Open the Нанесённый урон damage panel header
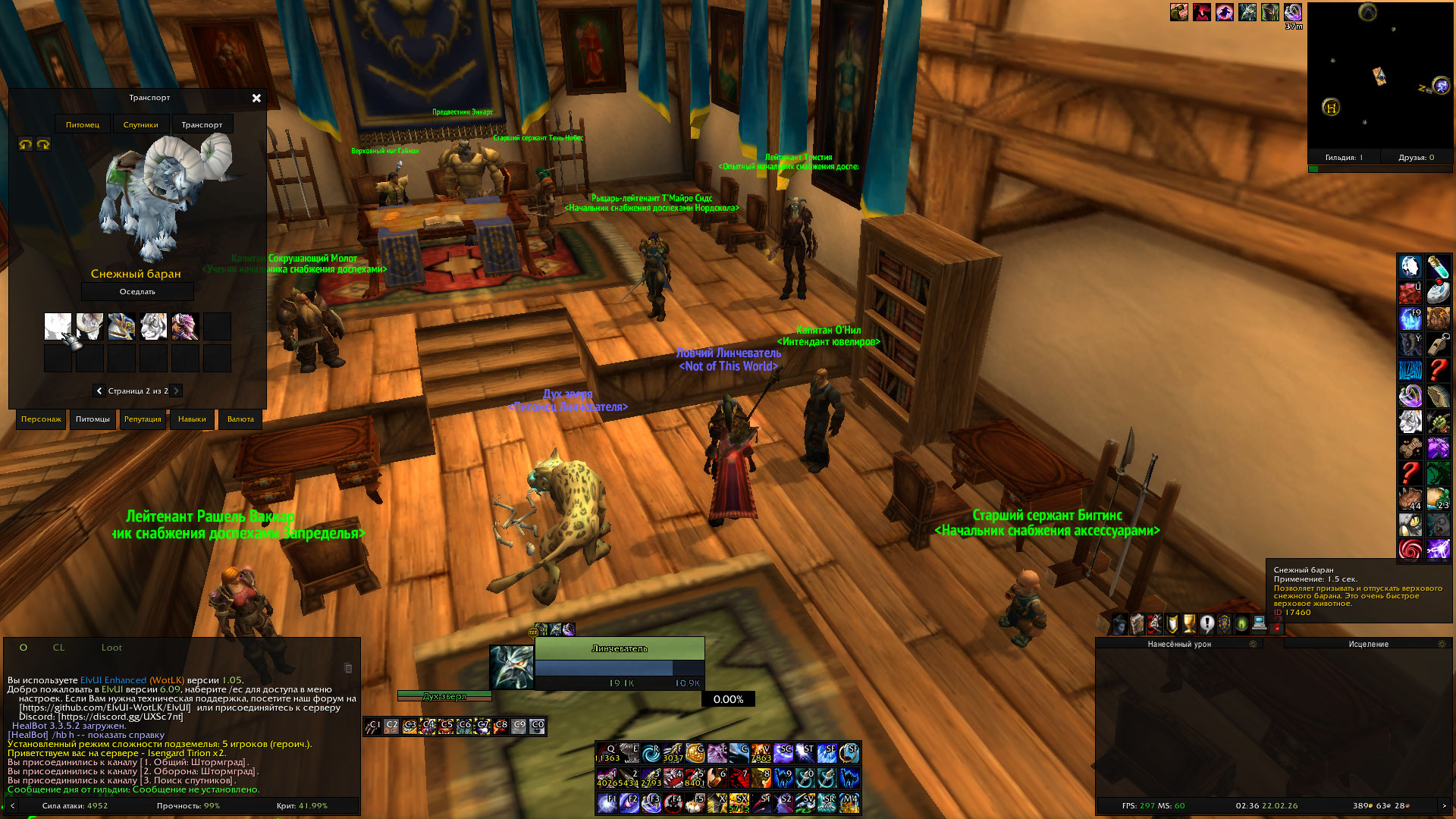The height and width of the screenshot is (819, 1456). (1179, 644)
